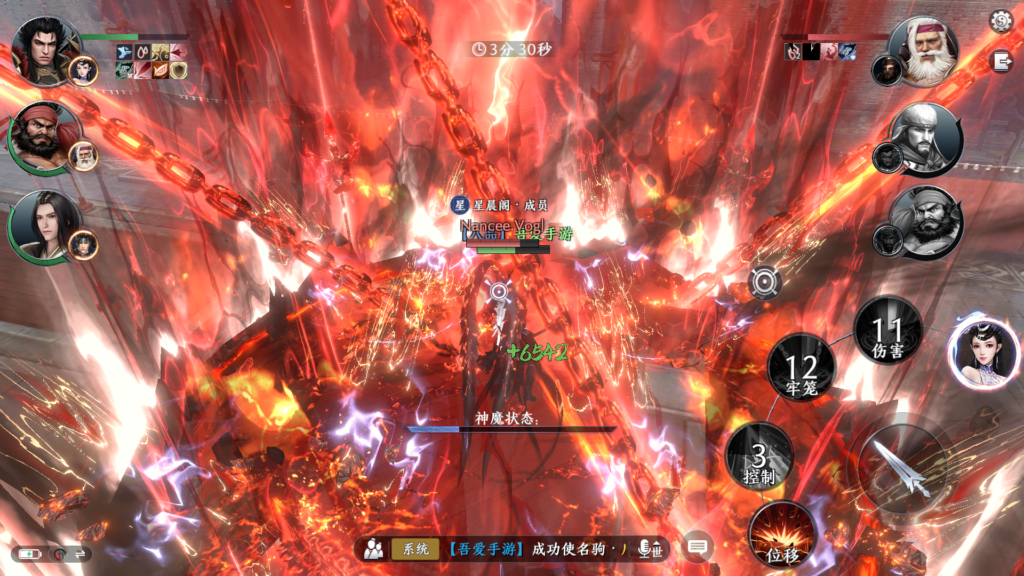Click the exit battle door icon
Image resolution: width=1024 pixels, height=576 pixels.
click(x=1000, y=61)
